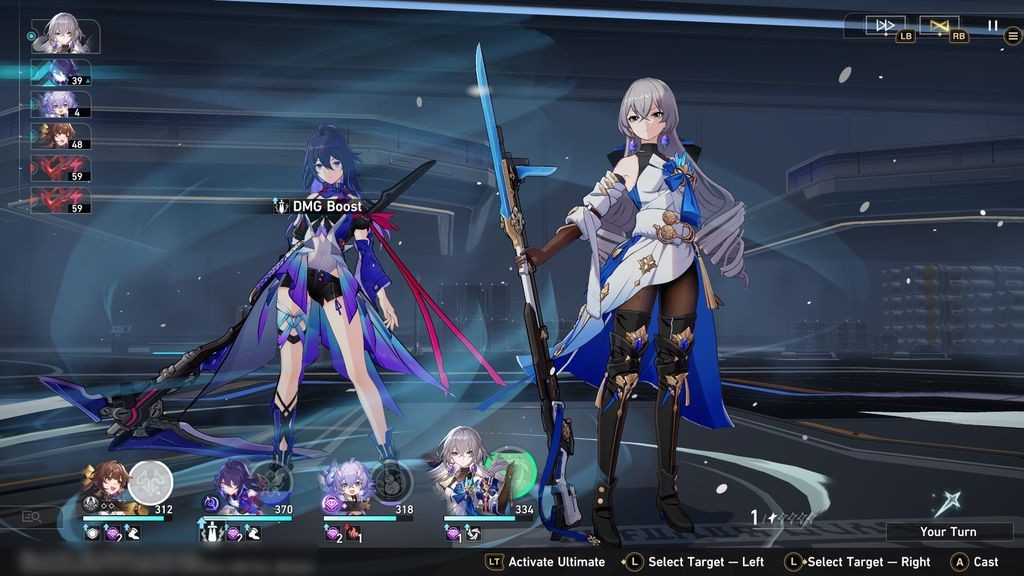Activate Seele's butterfly ultimate icon

pos(271,483)
